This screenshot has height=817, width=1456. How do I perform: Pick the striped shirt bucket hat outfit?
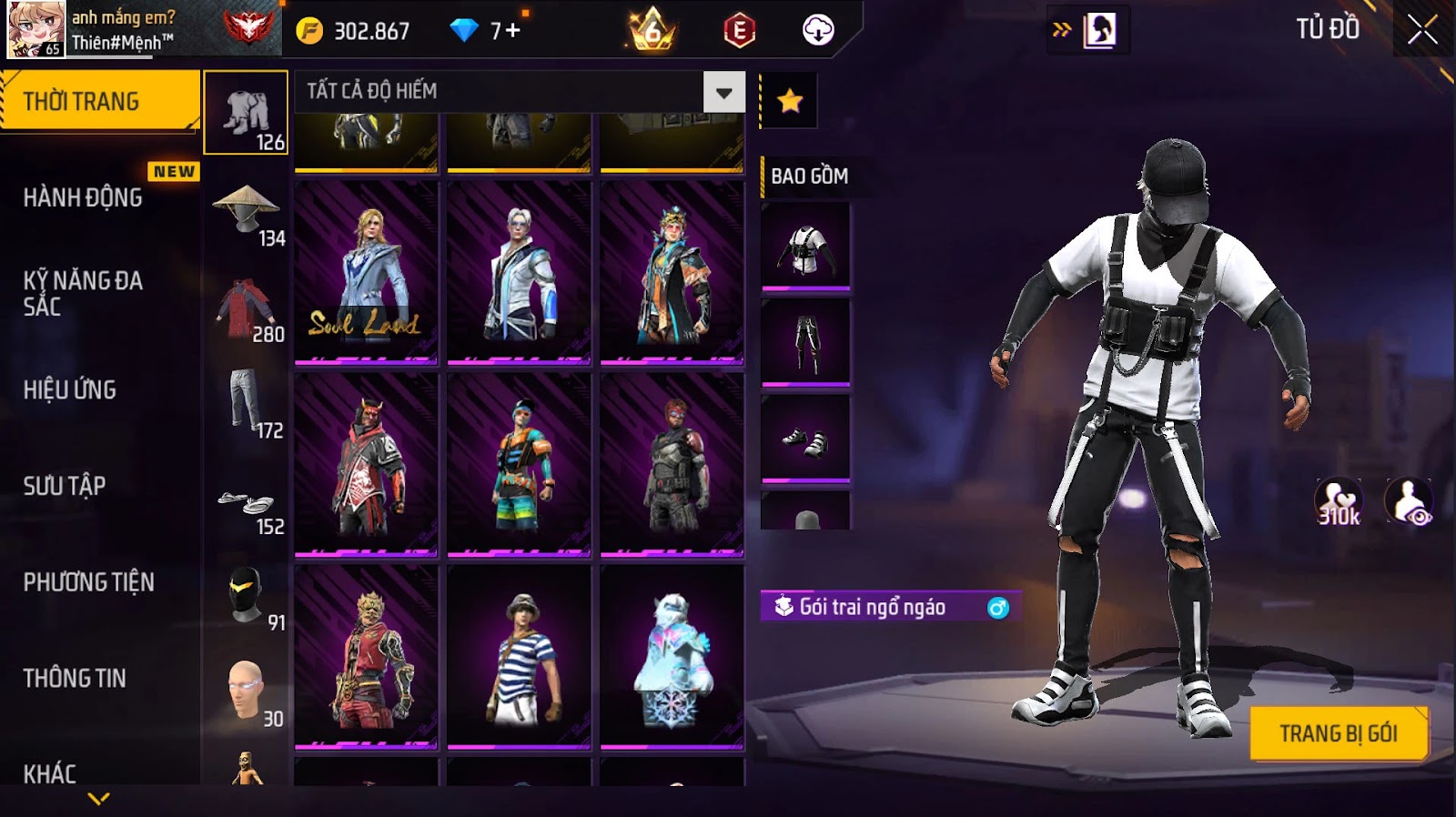tap(519, 657)
